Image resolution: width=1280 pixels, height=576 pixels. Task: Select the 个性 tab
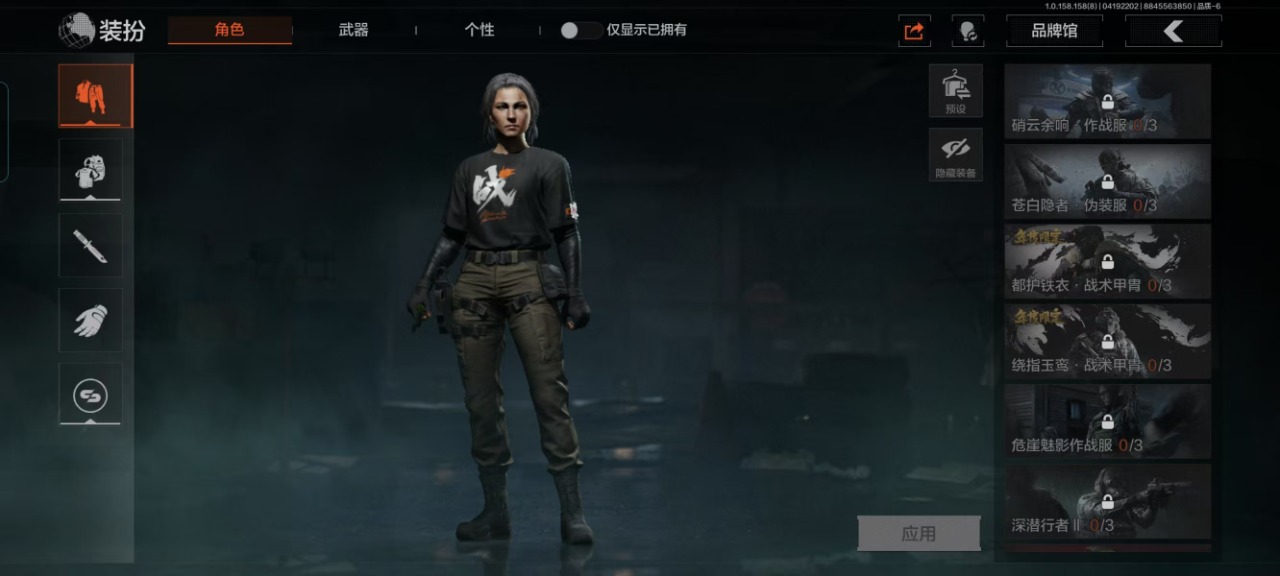(x=479, y=30)
